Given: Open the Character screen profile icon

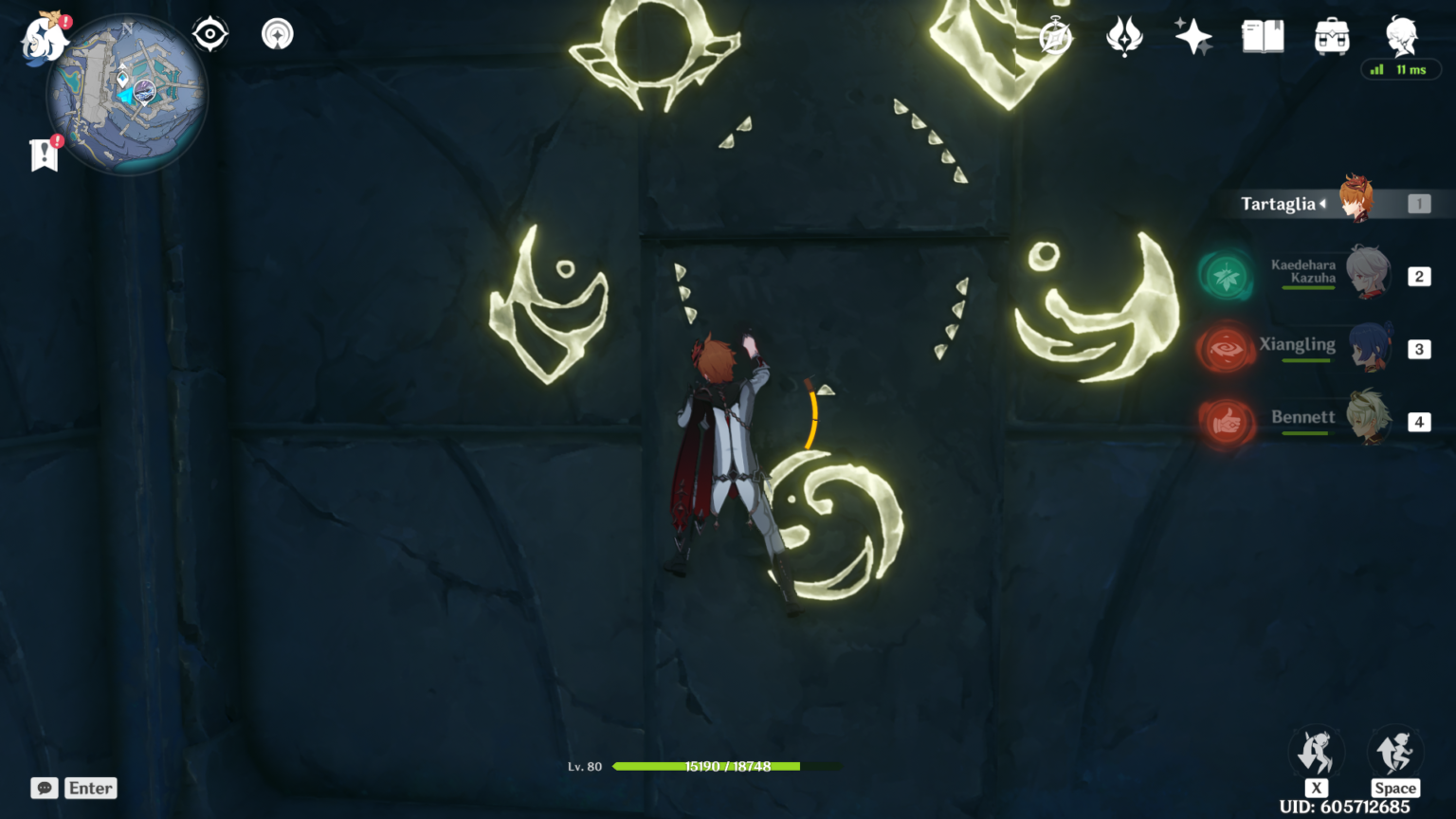Looking at the screenshot, I should (1402, 36).
